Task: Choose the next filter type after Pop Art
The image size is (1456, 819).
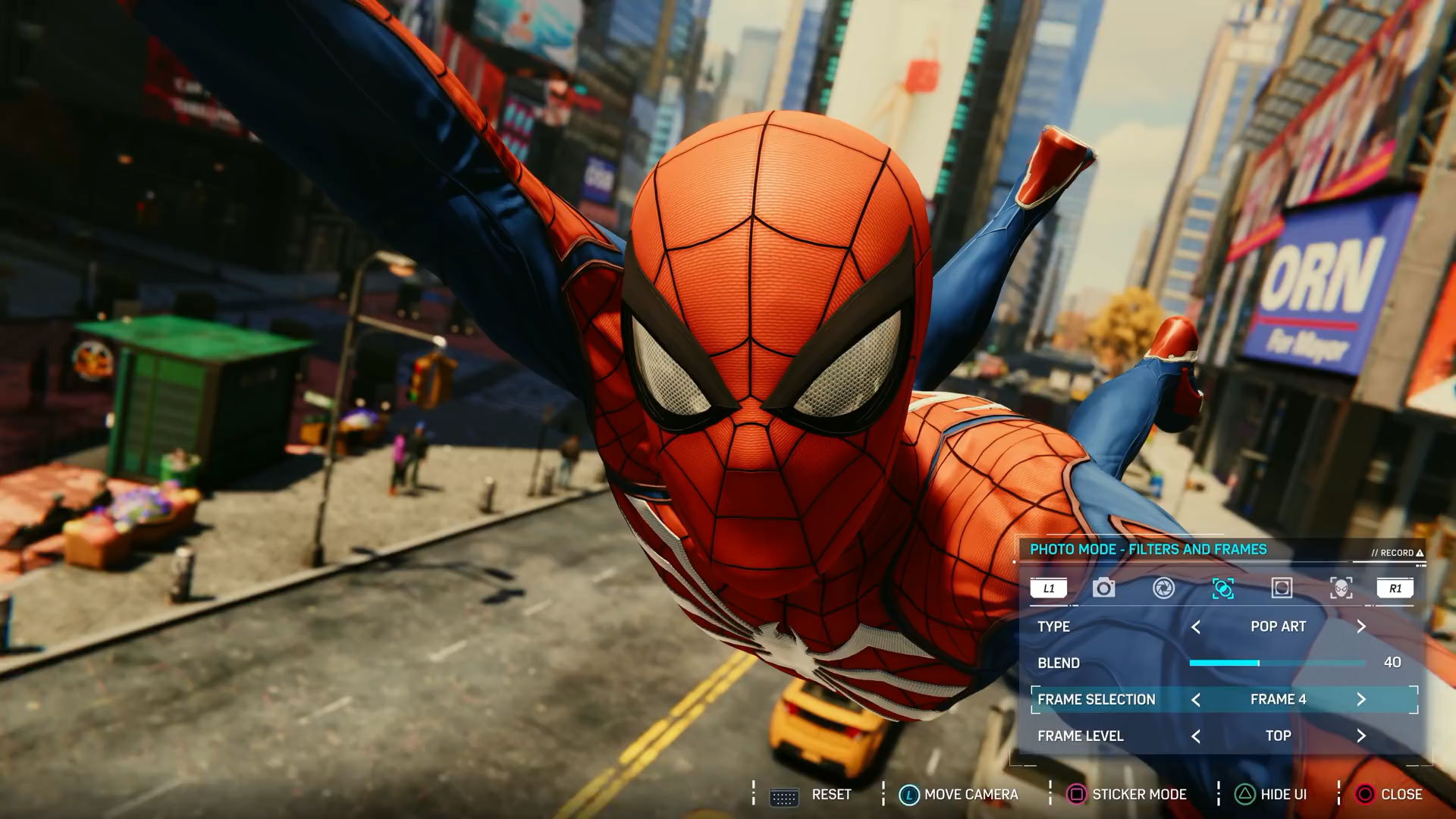Action: click(1361, 626)
